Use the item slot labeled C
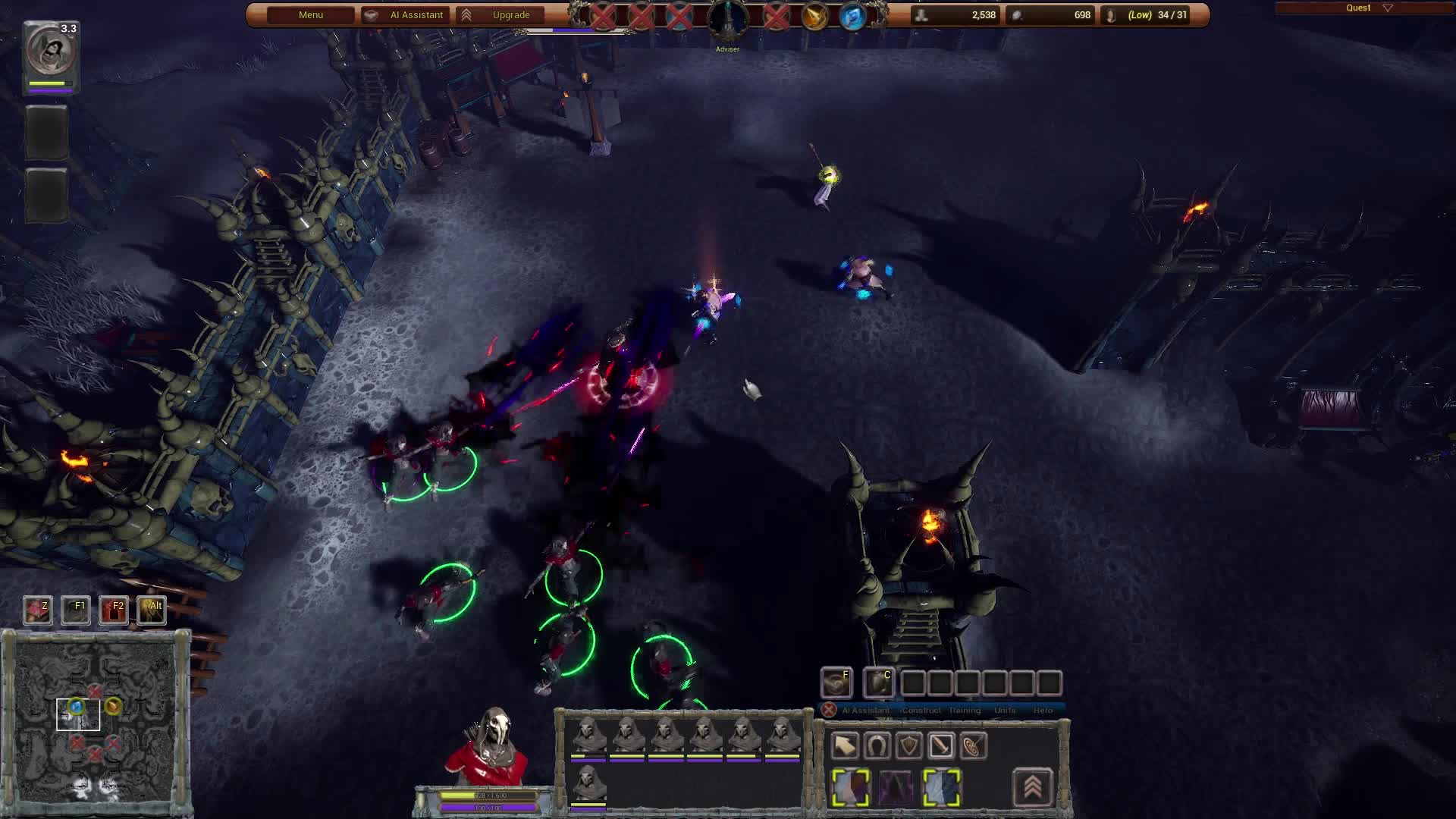 point(879,682)
